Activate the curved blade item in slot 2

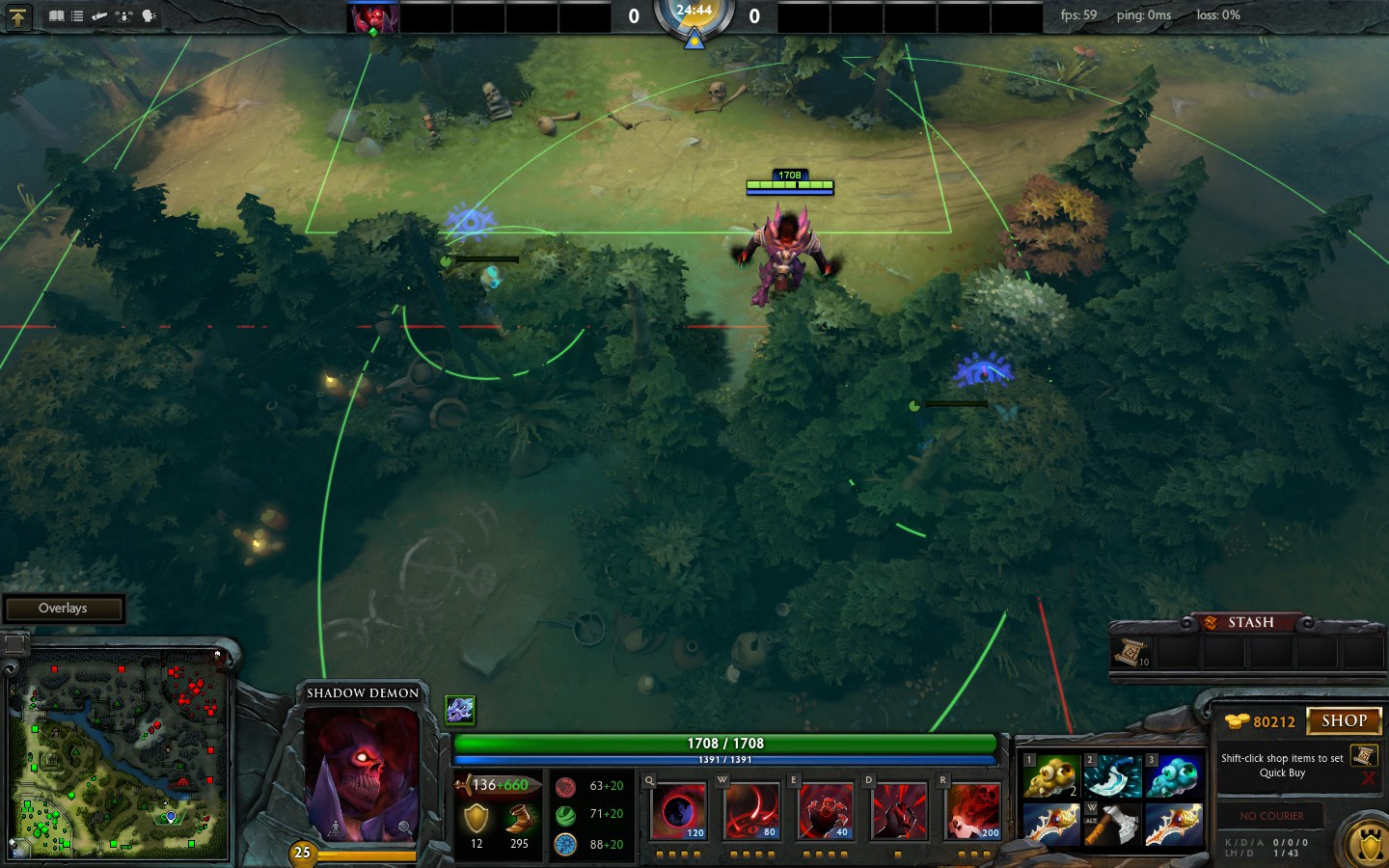1112,776
